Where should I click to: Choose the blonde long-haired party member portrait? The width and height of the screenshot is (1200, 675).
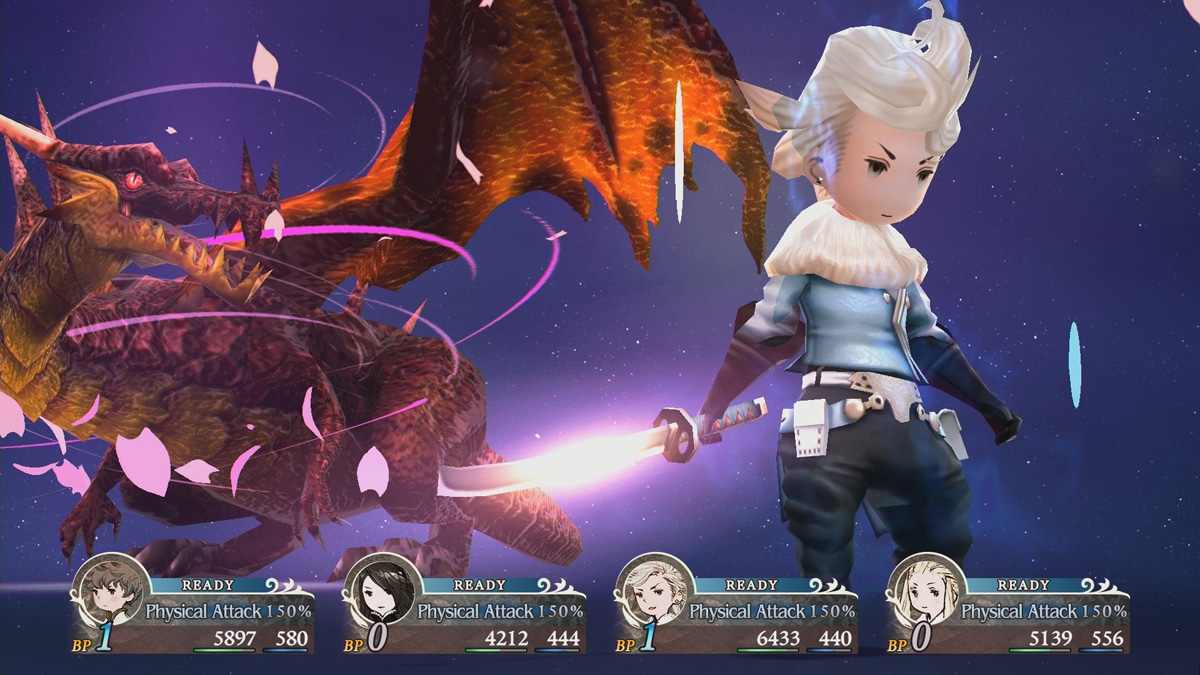925,591
